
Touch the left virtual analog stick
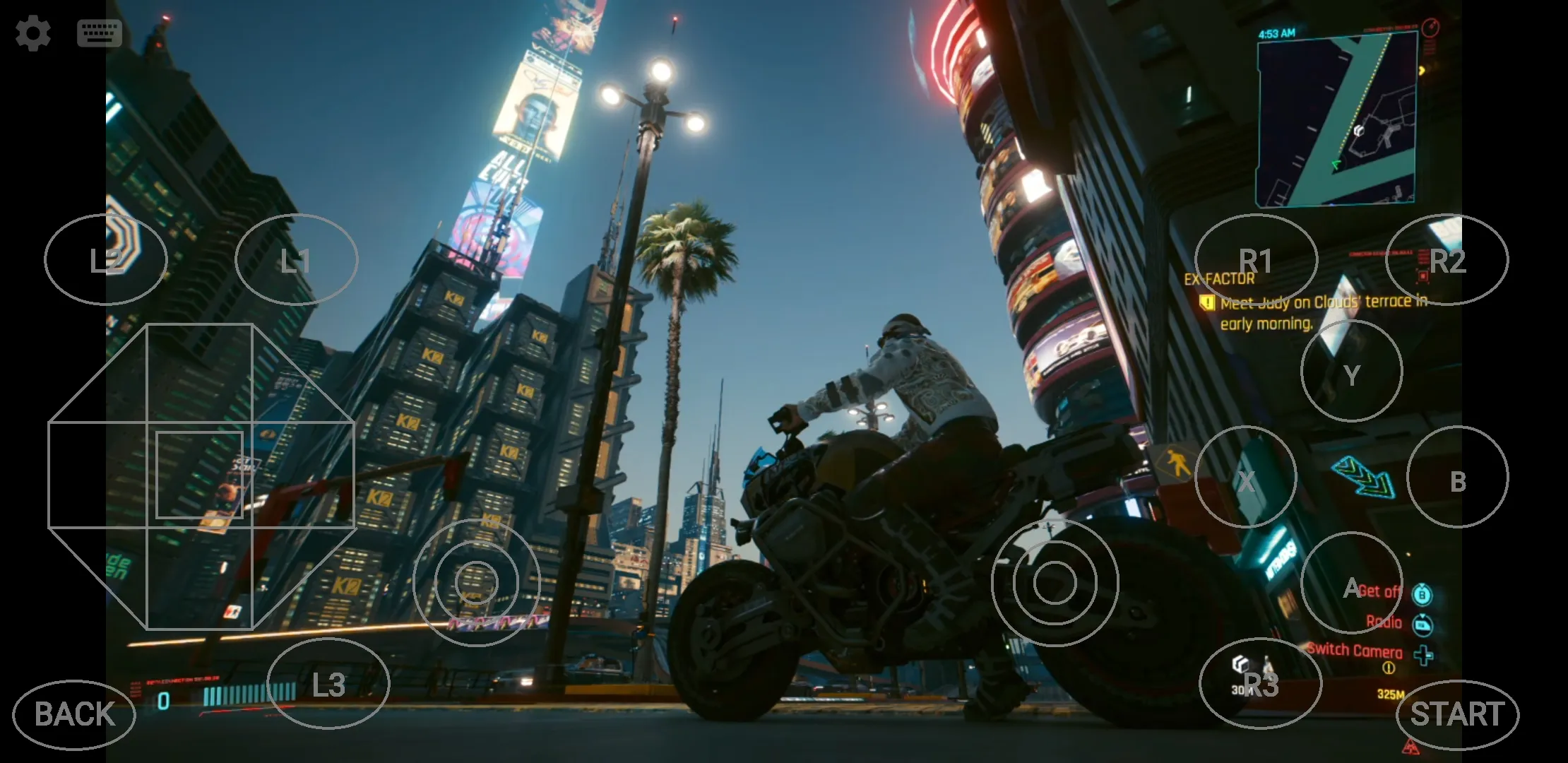[x=477, y=583]
